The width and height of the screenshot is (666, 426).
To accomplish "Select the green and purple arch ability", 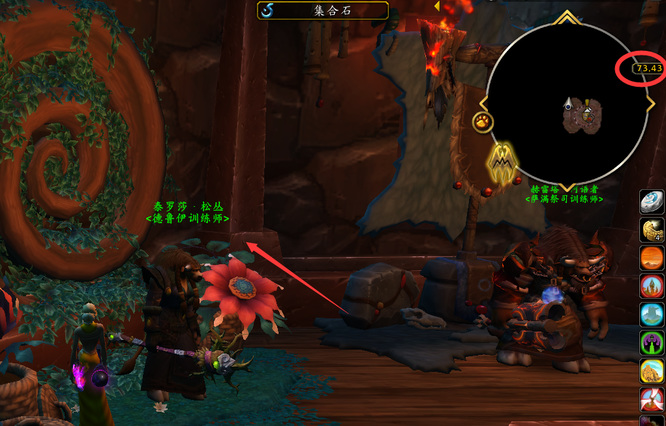I will (x=652, y=344).
